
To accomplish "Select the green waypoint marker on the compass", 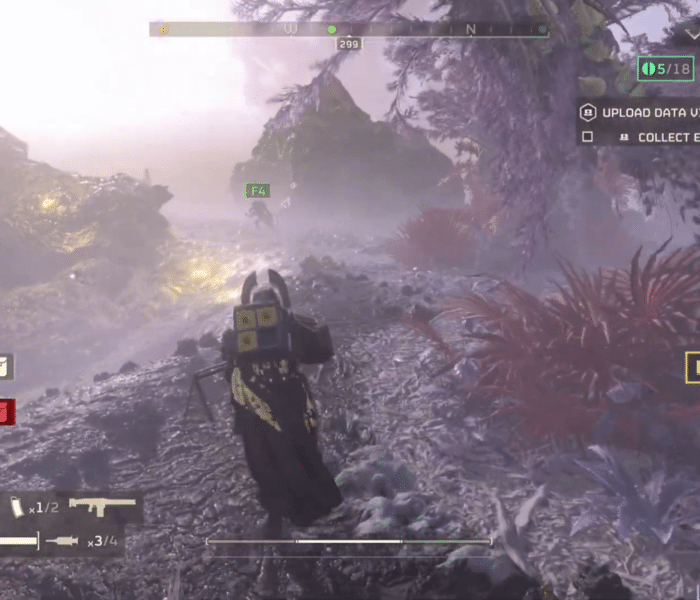I will (x=332, y=30).
